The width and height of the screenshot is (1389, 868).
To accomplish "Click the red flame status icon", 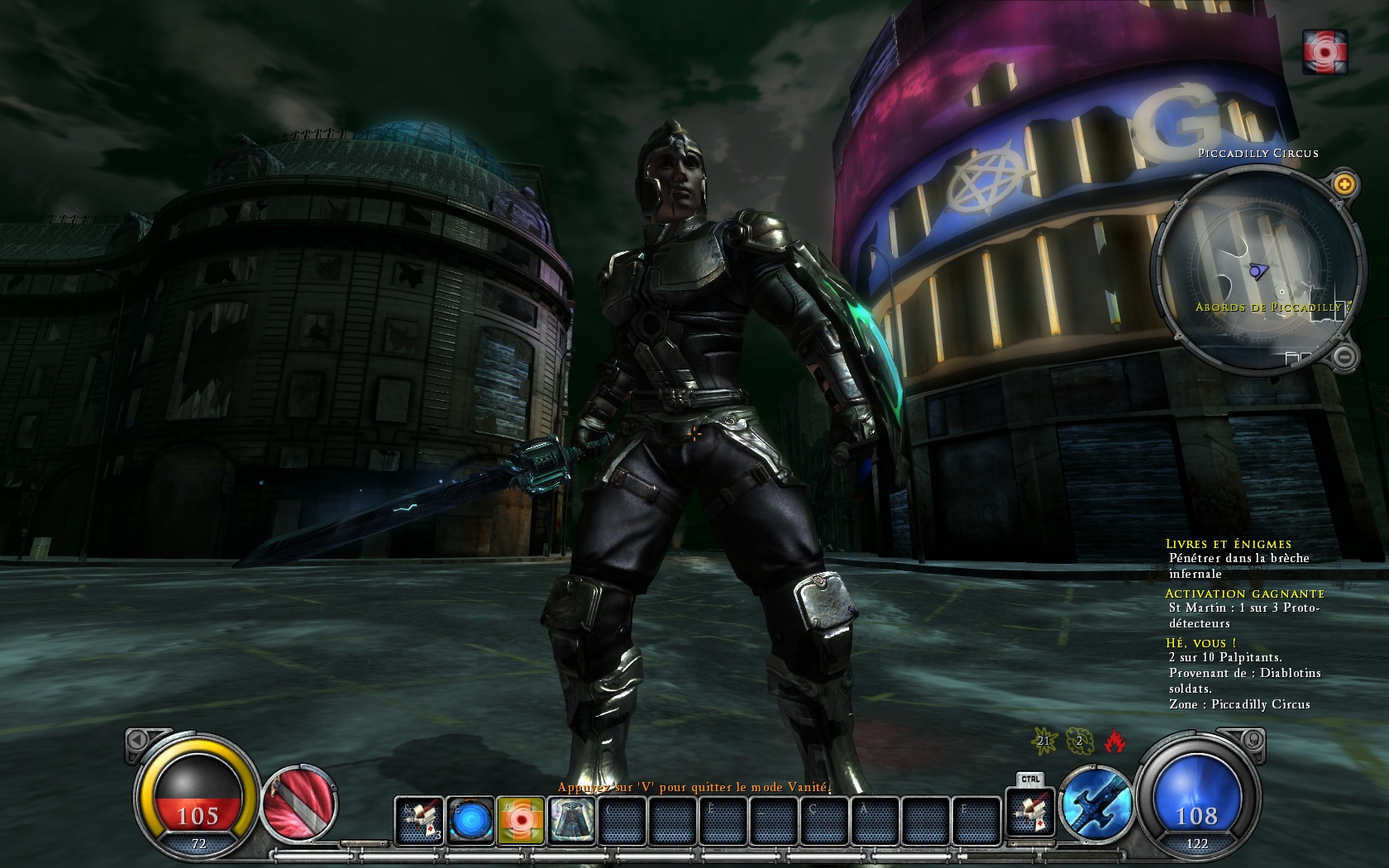I will tap(1115, 741).
